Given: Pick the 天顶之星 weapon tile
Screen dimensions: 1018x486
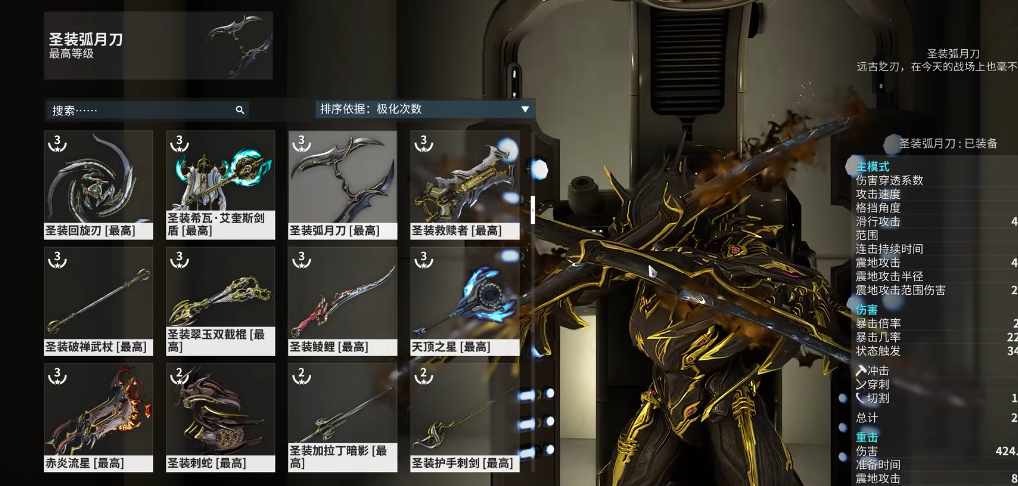Looking at the screenshot, I should coord(464,299).
